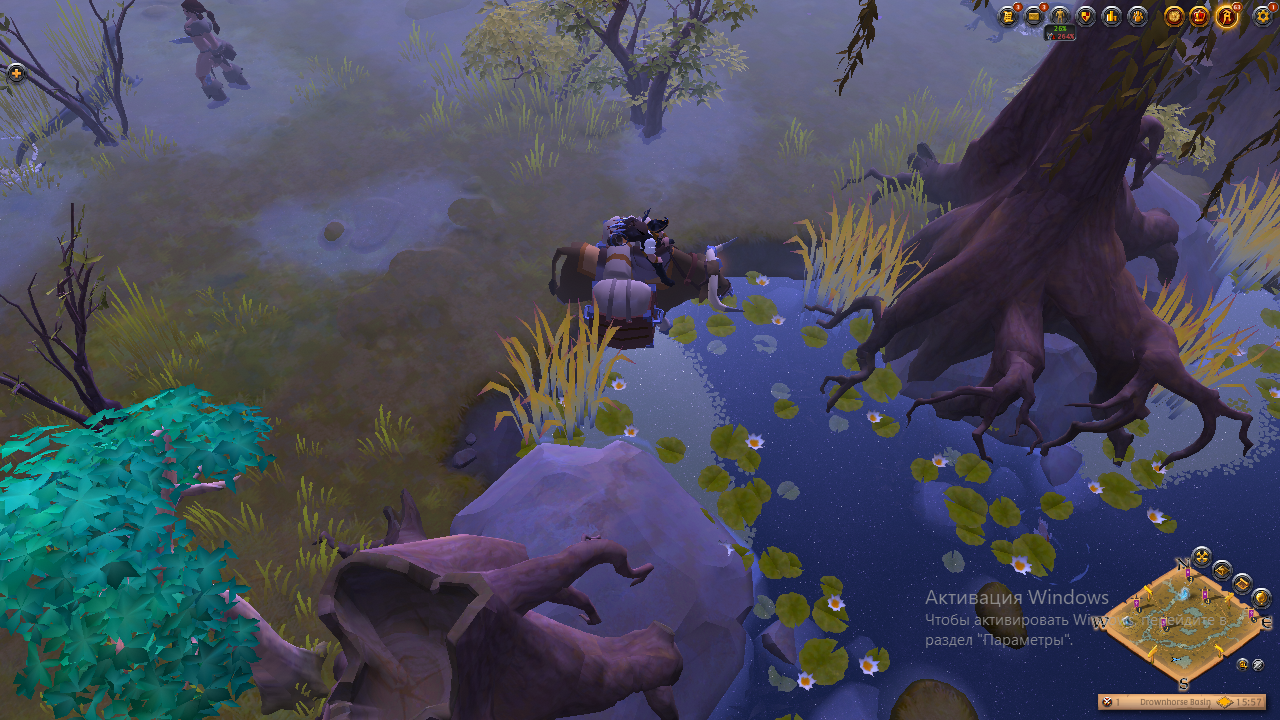The height and width of the screenshot is (720, 1280).
Task: Click the gold coin icon right of minimap
Action: click(x=1261, y=599)
